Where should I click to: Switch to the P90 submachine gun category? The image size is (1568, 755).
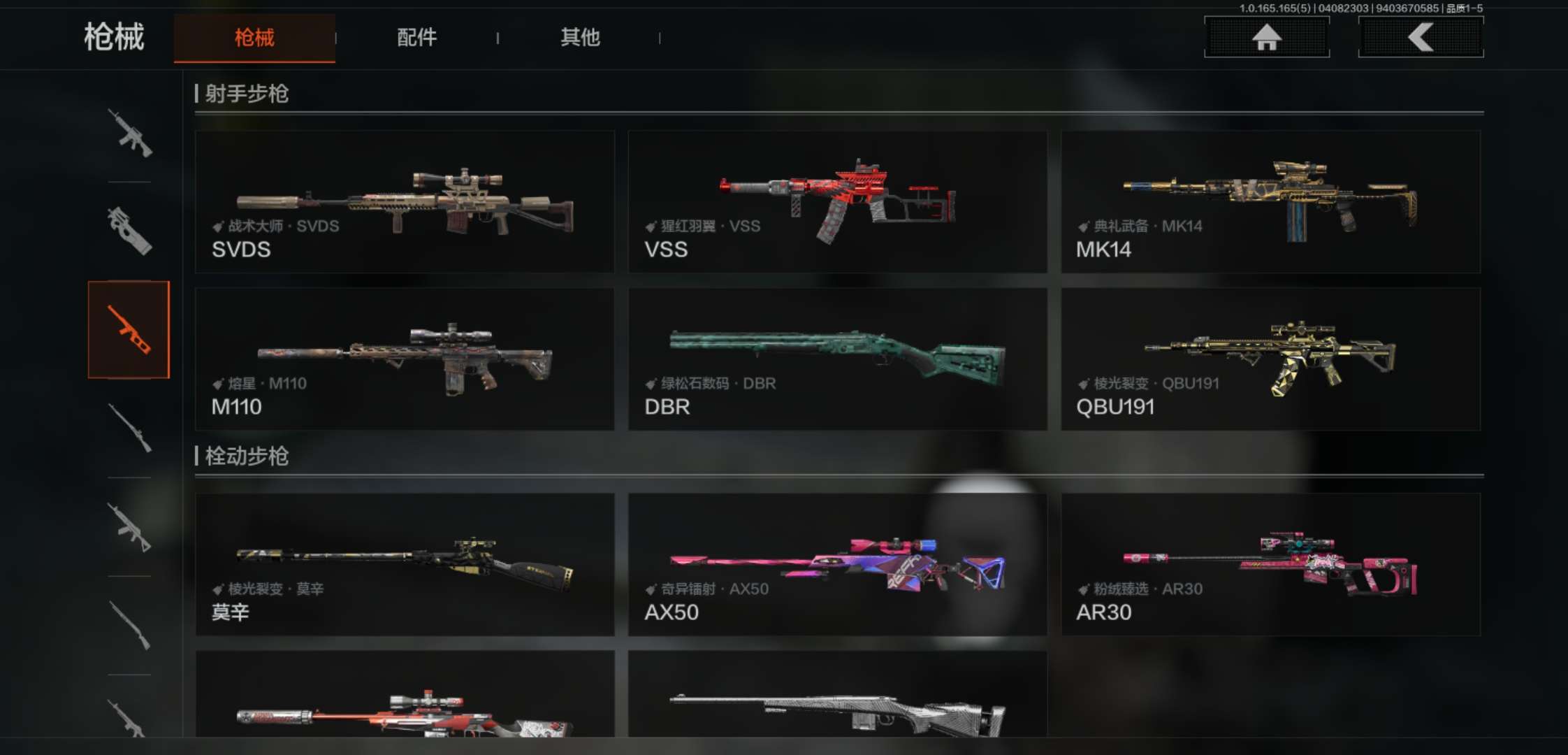[x=129, y=231]
